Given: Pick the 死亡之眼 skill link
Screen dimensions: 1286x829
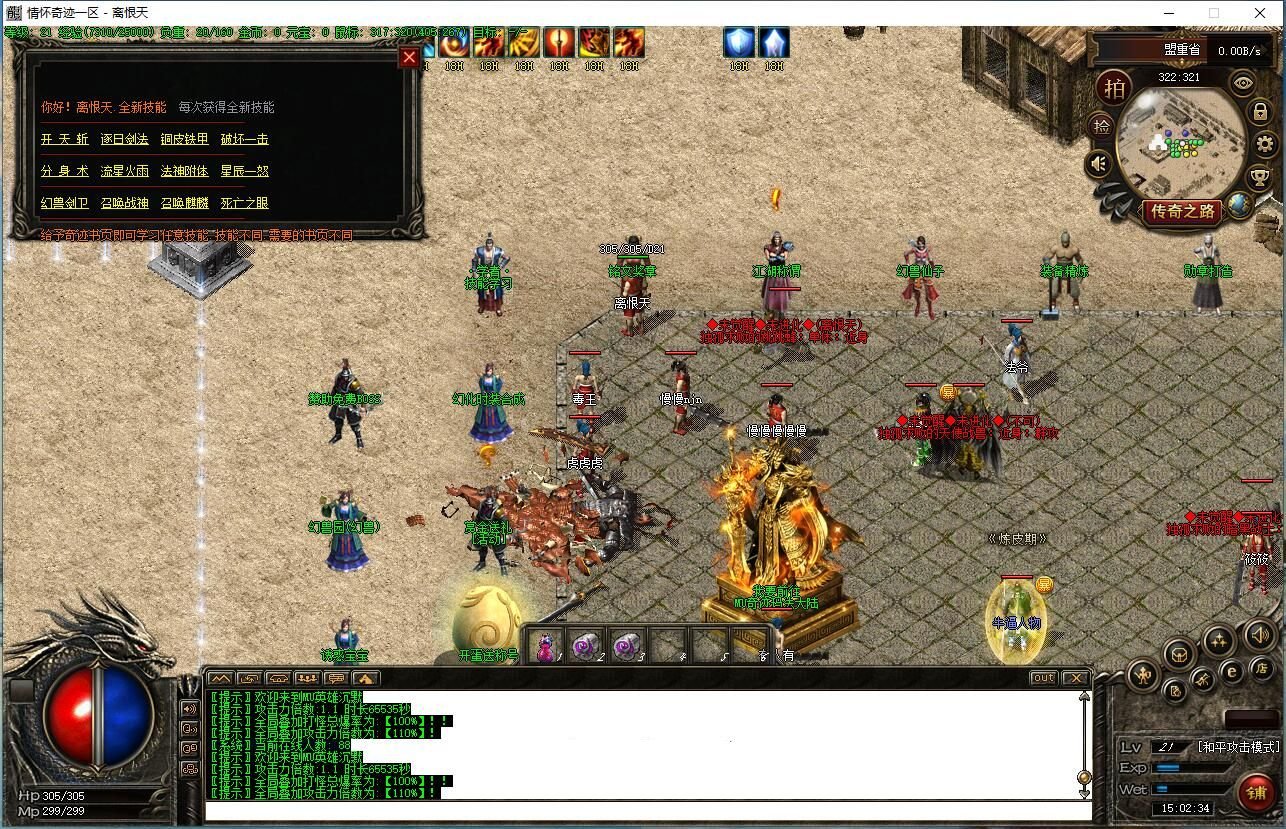Looking at the screenshot, I should point(244,203).
